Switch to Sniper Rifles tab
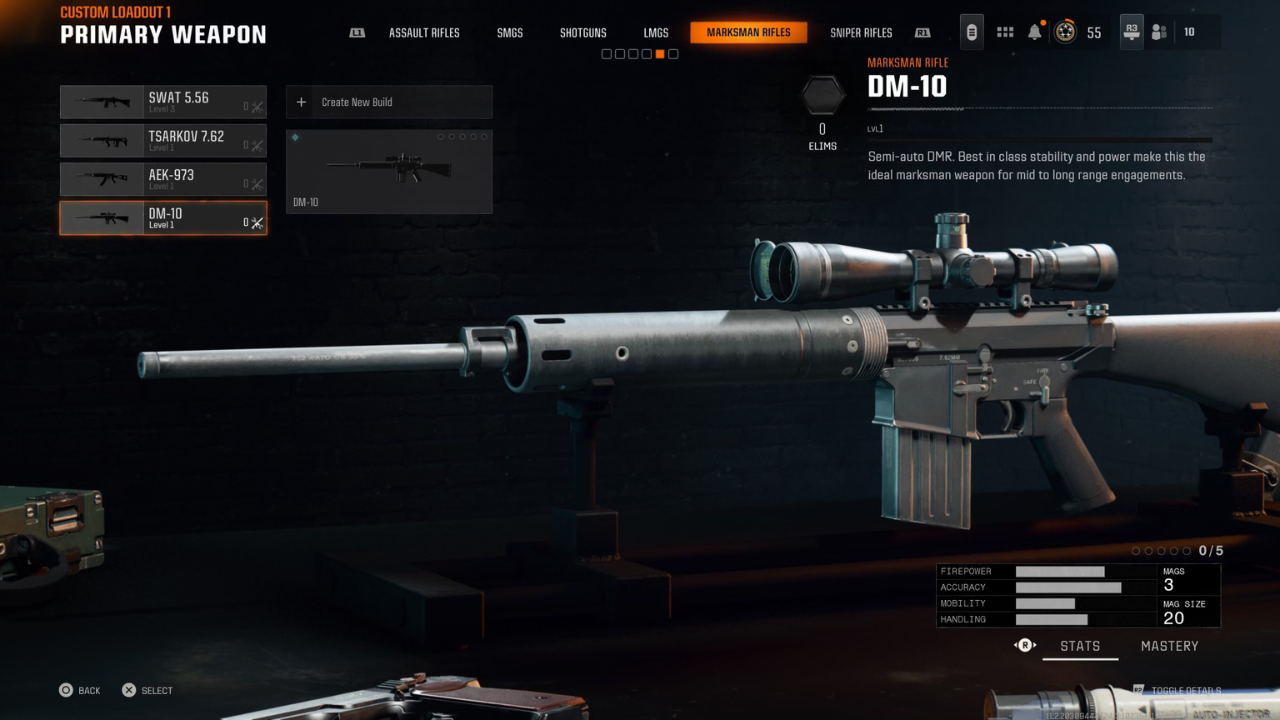This screenshot has height=720, width=1280. coord(861,33)
